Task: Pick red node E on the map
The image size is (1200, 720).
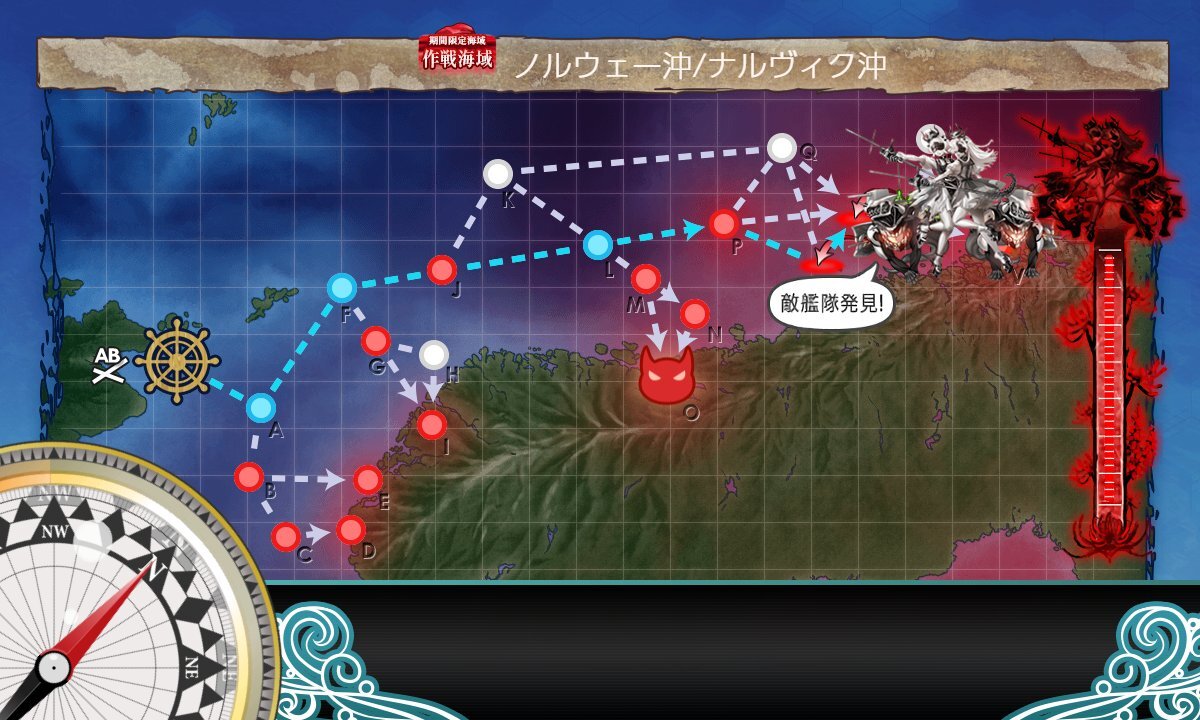Action: click(x=367, y=479)
